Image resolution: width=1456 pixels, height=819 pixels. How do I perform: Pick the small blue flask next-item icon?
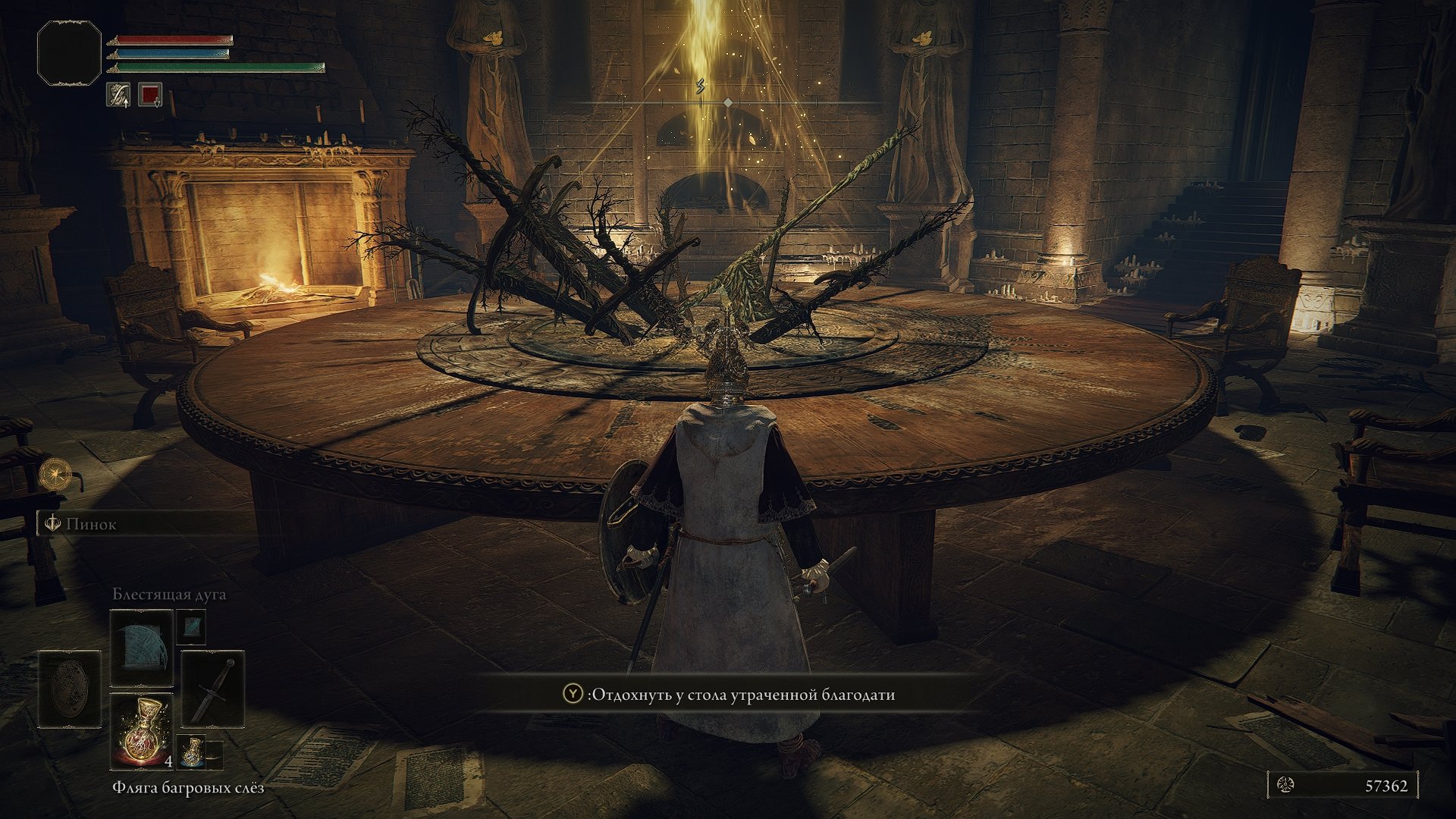[x=193, y=750]
